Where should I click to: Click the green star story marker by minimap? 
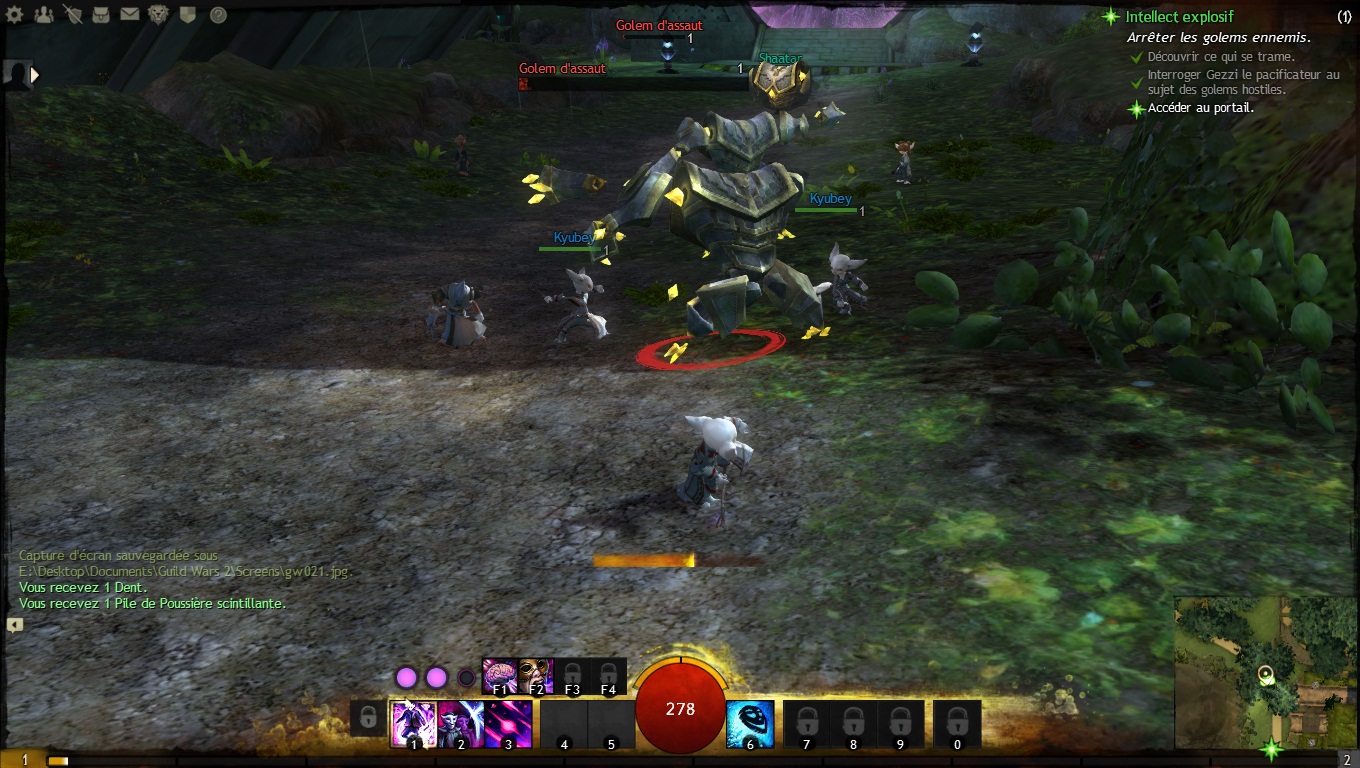click(1271, 748)
